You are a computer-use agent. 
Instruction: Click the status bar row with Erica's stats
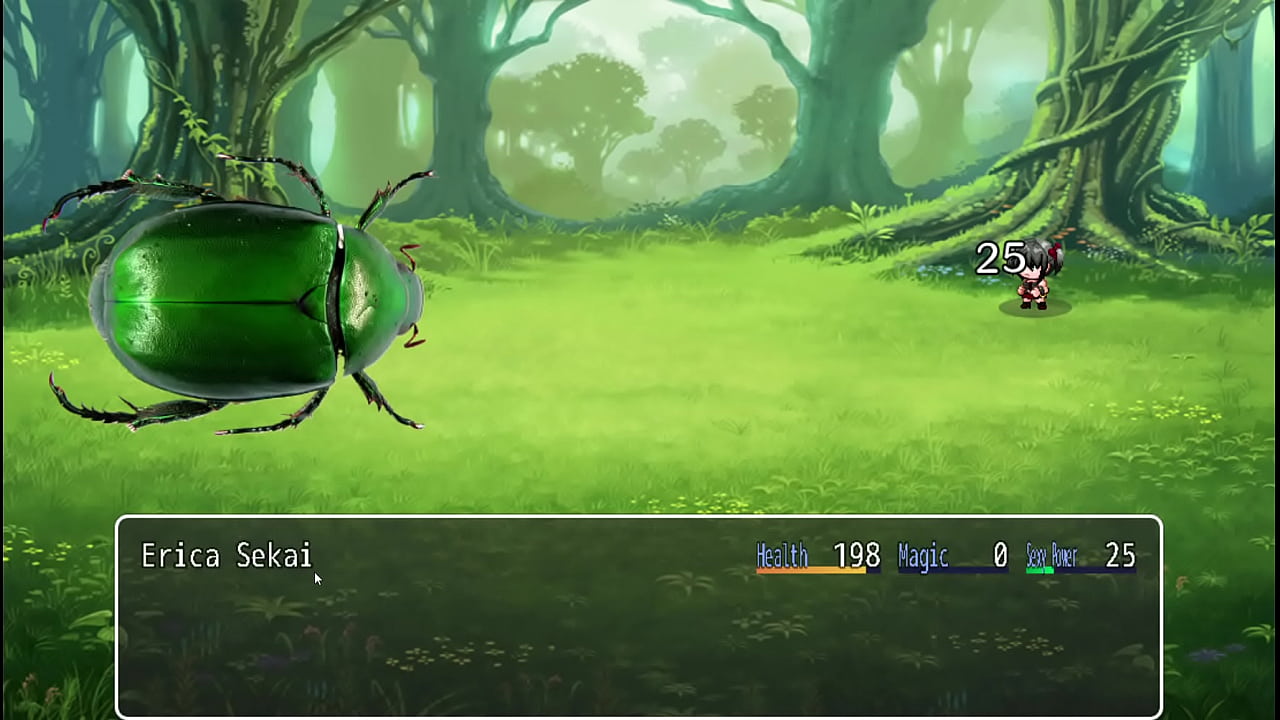950,555
